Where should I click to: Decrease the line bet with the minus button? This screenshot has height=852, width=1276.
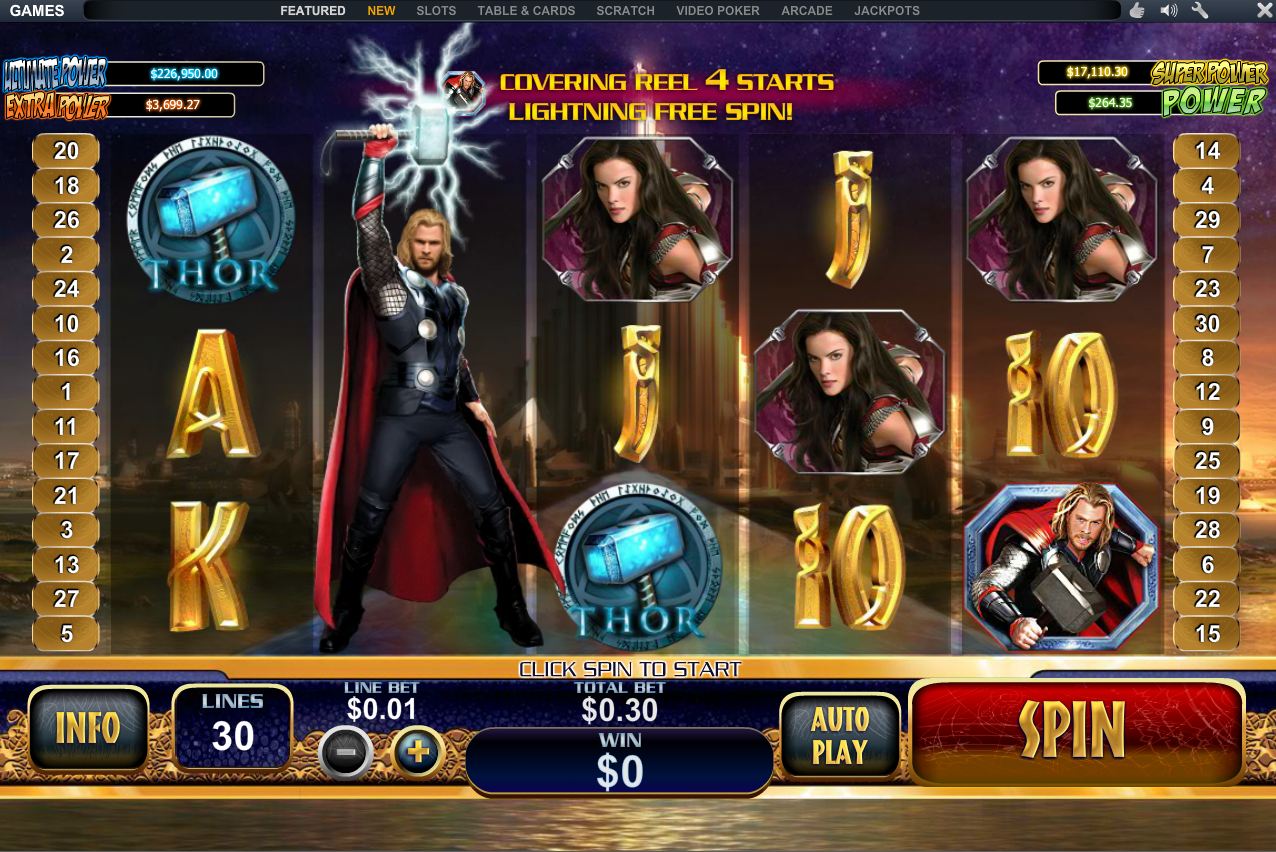pos(346,752)
